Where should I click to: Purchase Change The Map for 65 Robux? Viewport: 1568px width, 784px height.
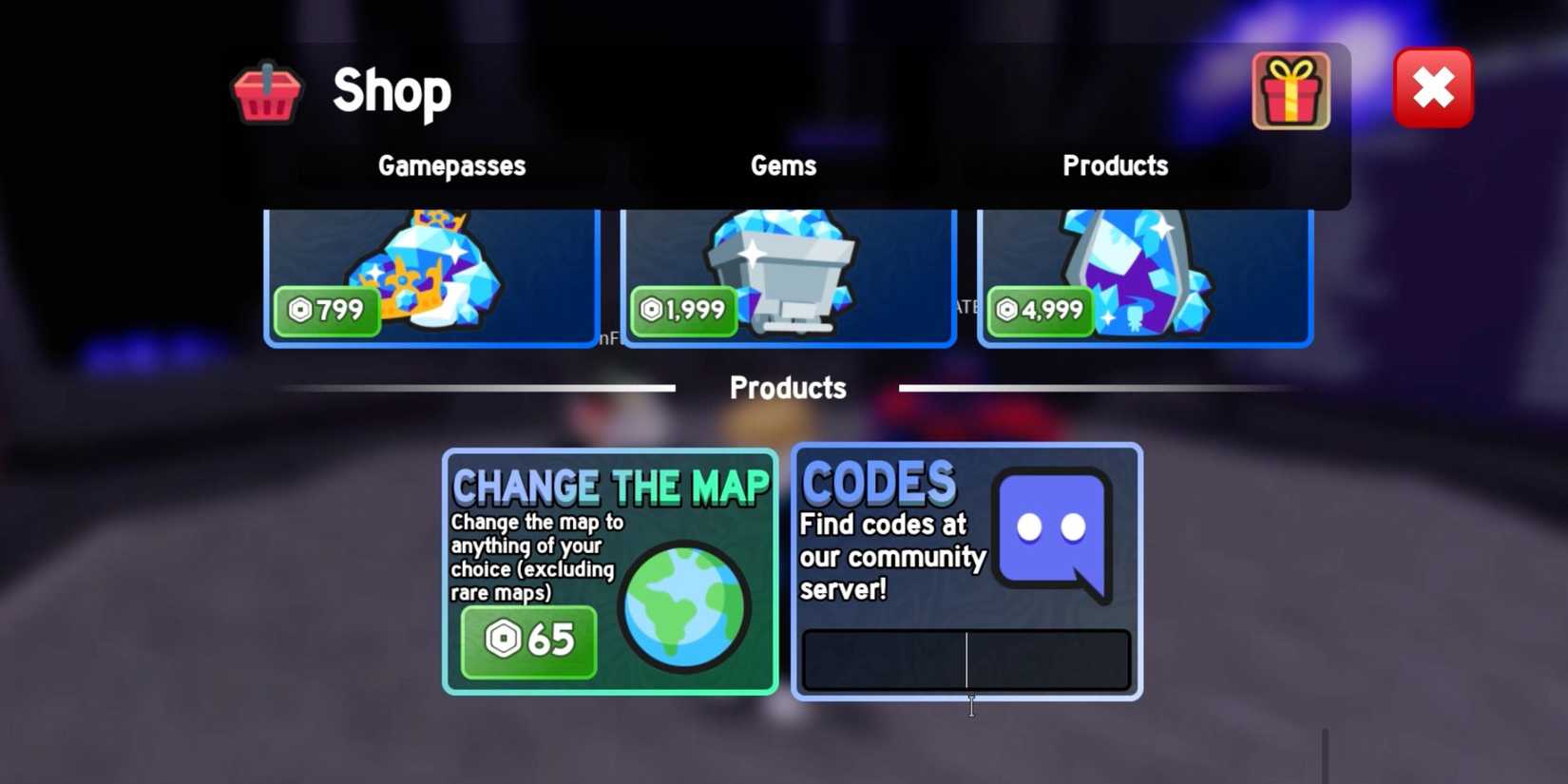click(528, 641)
